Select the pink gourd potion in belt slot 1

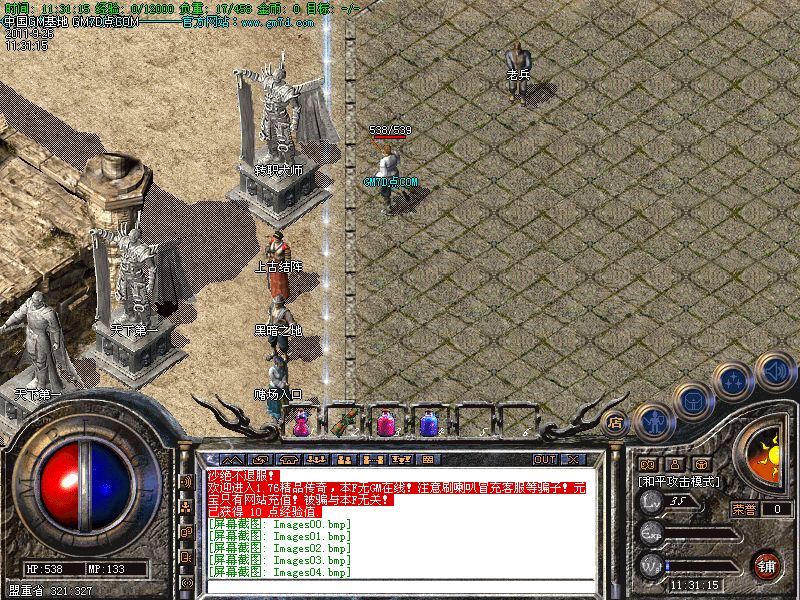tap(300, 424)
